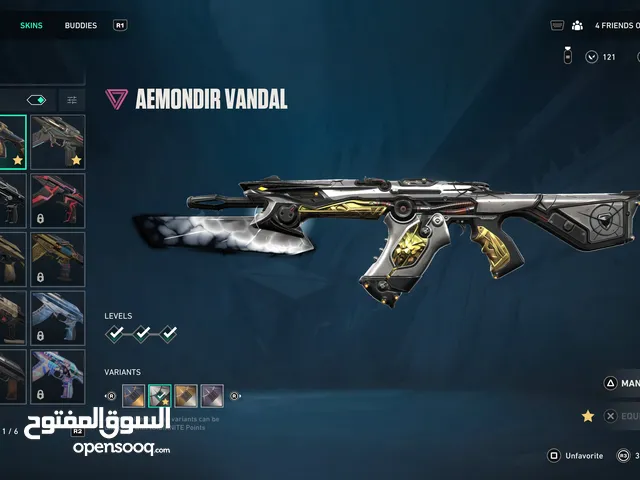Toggle the owned skins filter

[x=36, y=100]
